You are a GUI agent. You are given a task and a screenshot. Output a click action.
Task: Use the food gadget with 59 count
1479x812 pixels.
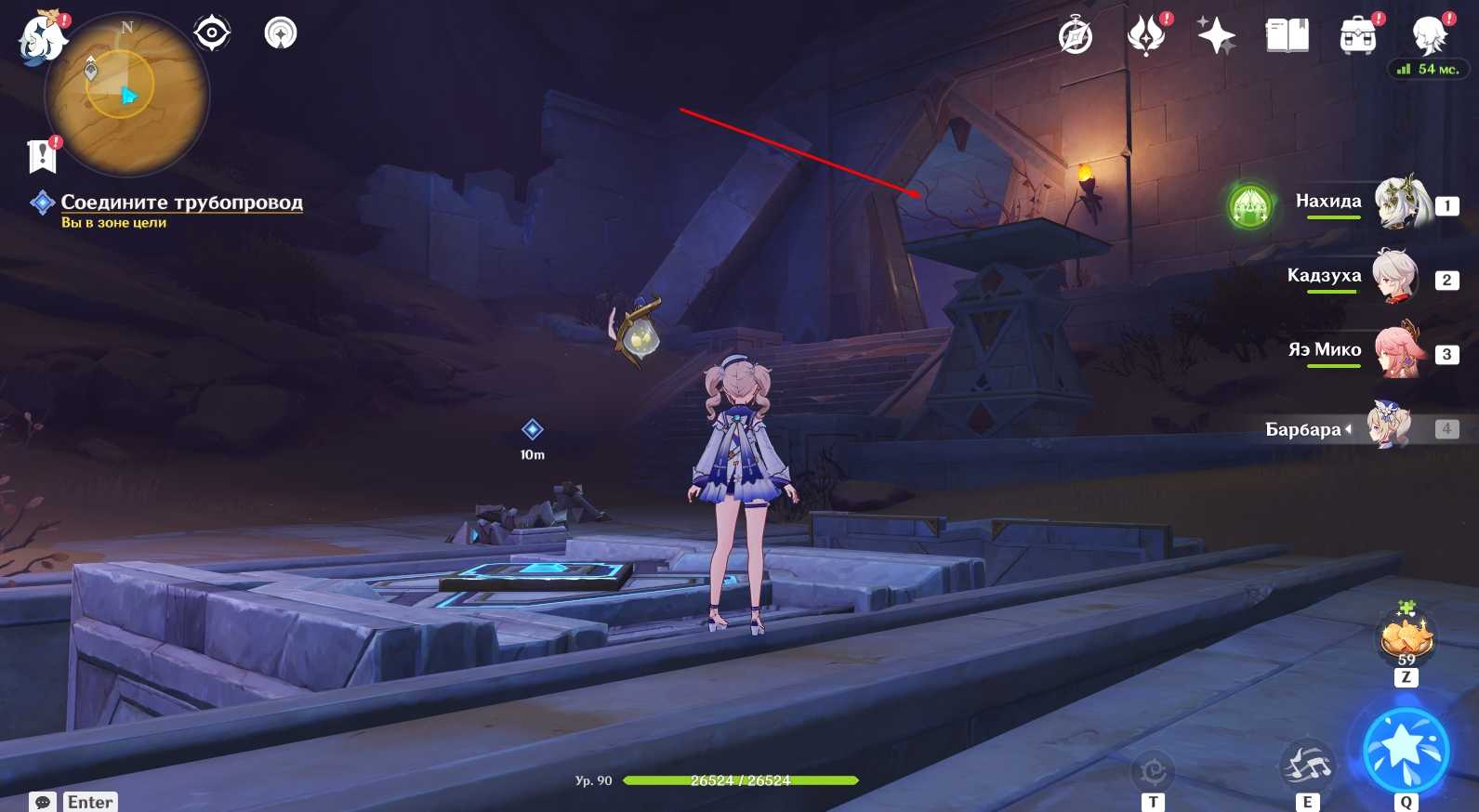pyautogui.click(x=1406, y=637)
